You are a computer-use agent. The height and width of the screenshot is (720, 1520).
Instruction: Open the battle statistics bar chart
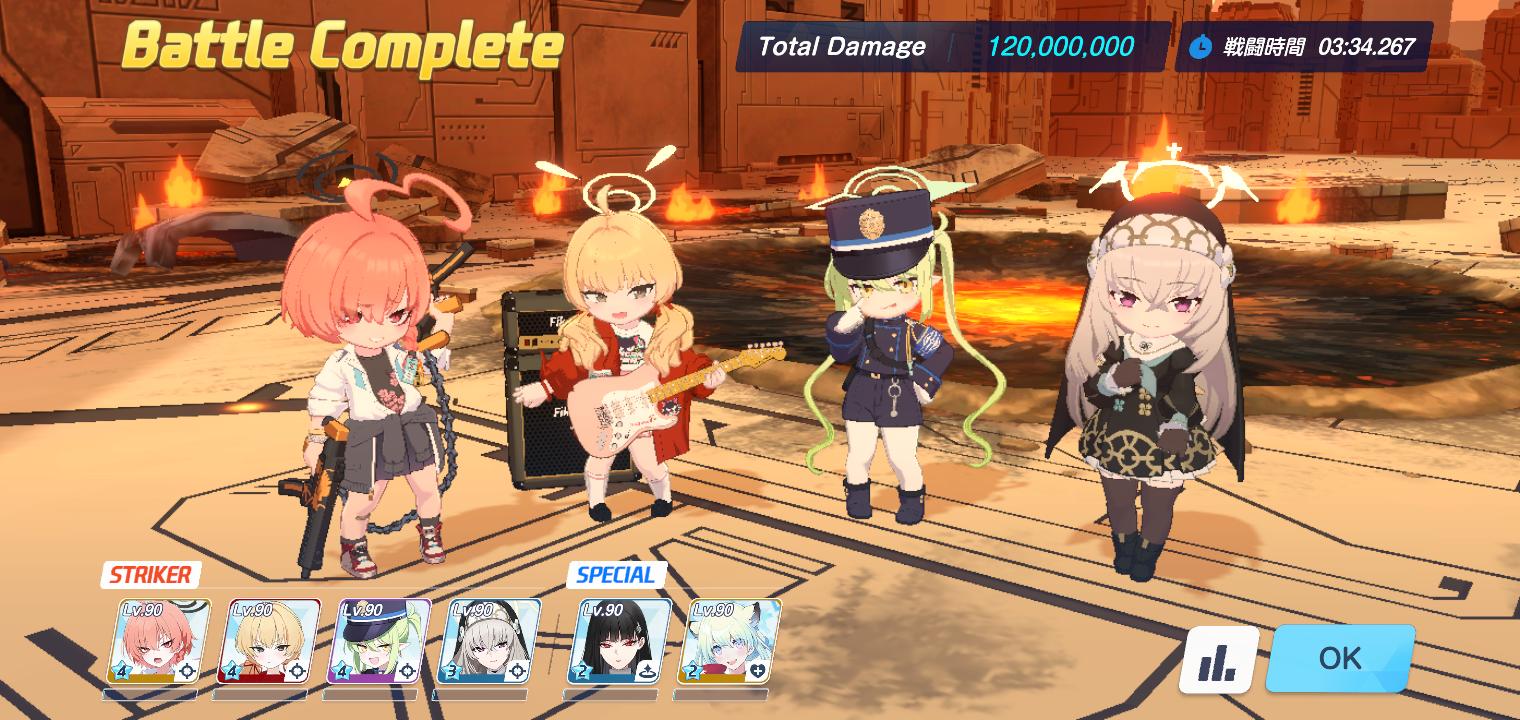1219,660
